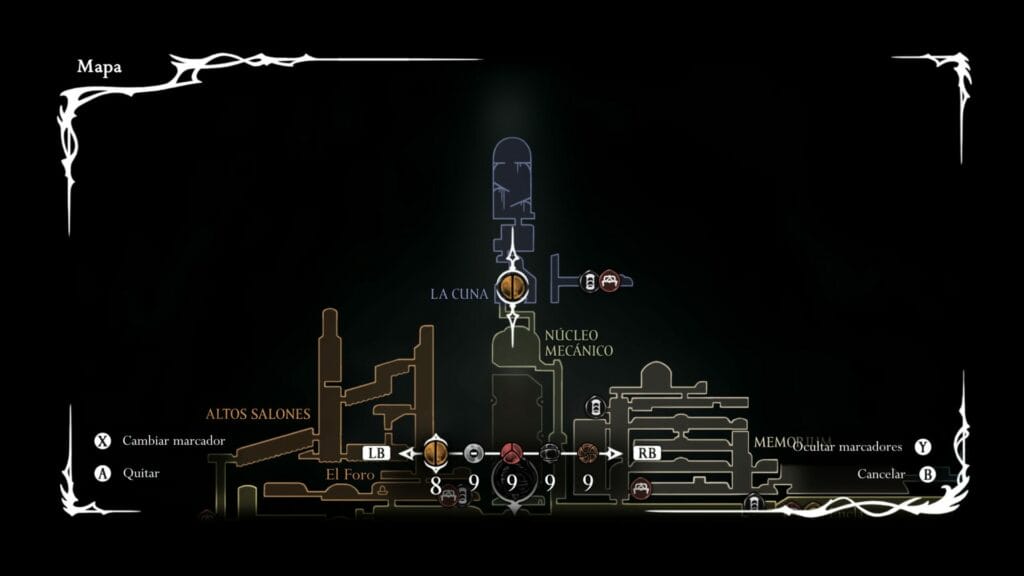Hide markers with Ocultar marcadores
This screenshot has width=1024, height=576.
tap(848, 447)
